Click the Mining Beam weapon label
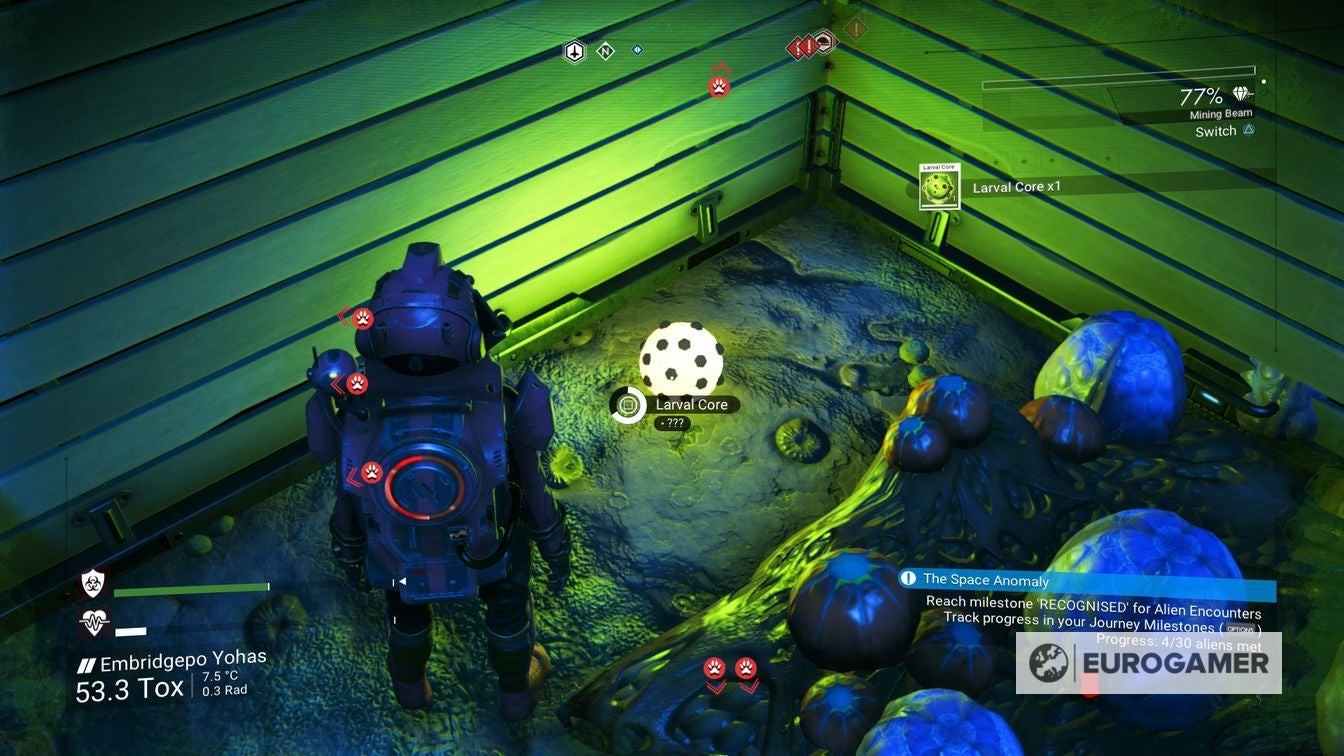This screenshot has width=1344, height=756. (1220, 114)
